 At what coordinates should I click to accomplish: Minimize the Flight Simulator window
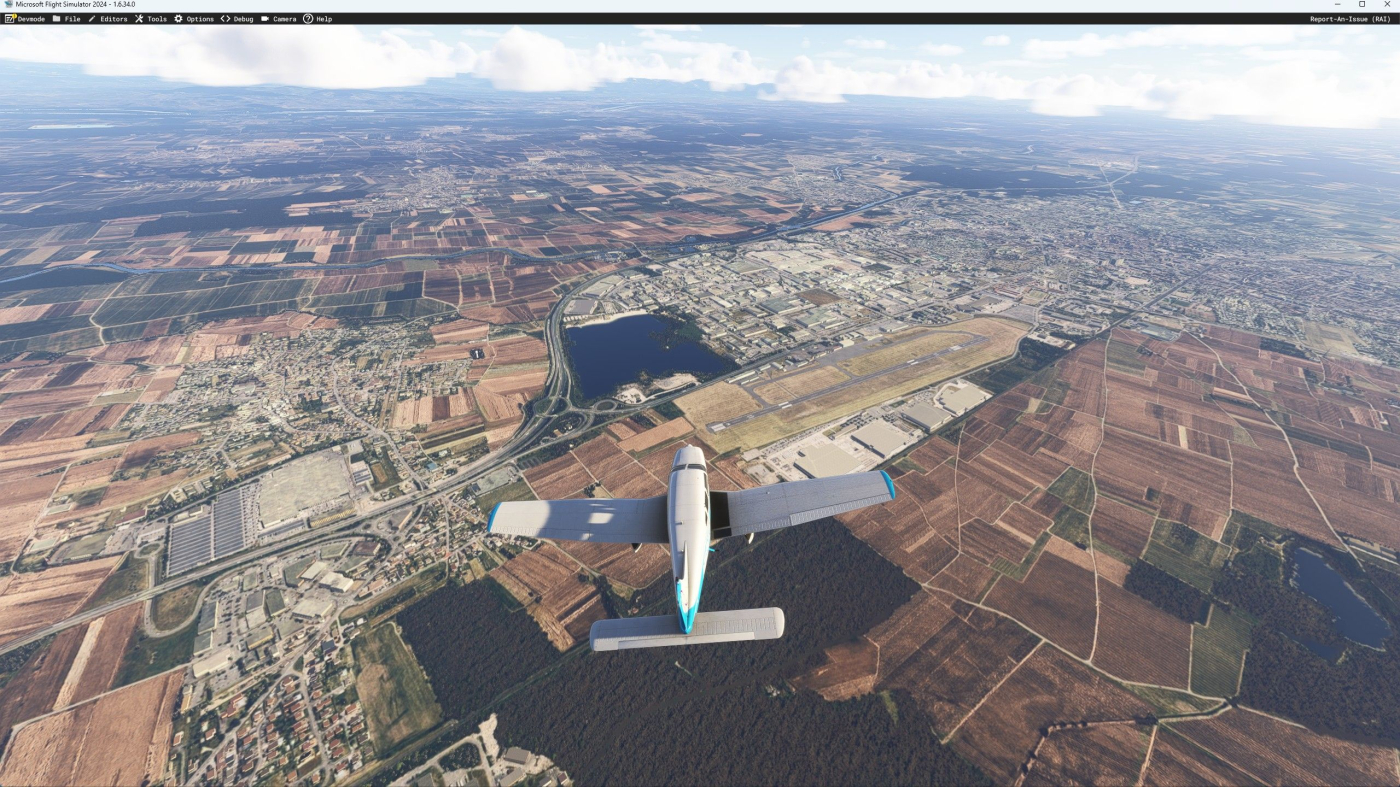click(x=1339, y=5)
